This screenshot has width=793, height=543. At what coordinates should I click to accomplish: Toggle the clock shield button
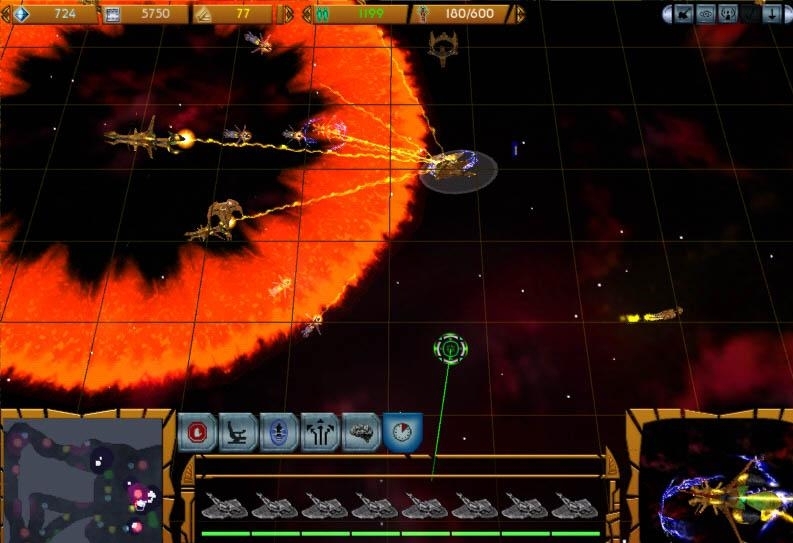[402, 432]
